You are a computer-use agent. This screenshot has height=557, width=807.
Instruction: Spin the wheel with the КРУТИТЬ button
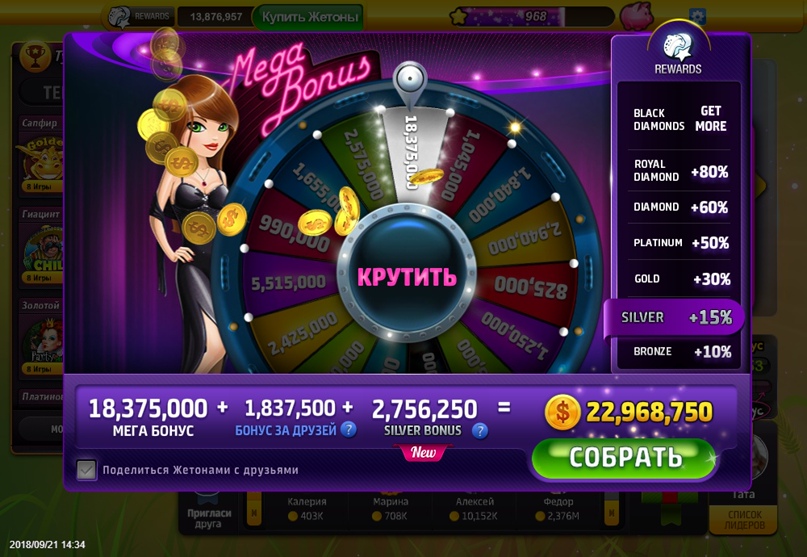pyautogui.click(x=407, y=276)
